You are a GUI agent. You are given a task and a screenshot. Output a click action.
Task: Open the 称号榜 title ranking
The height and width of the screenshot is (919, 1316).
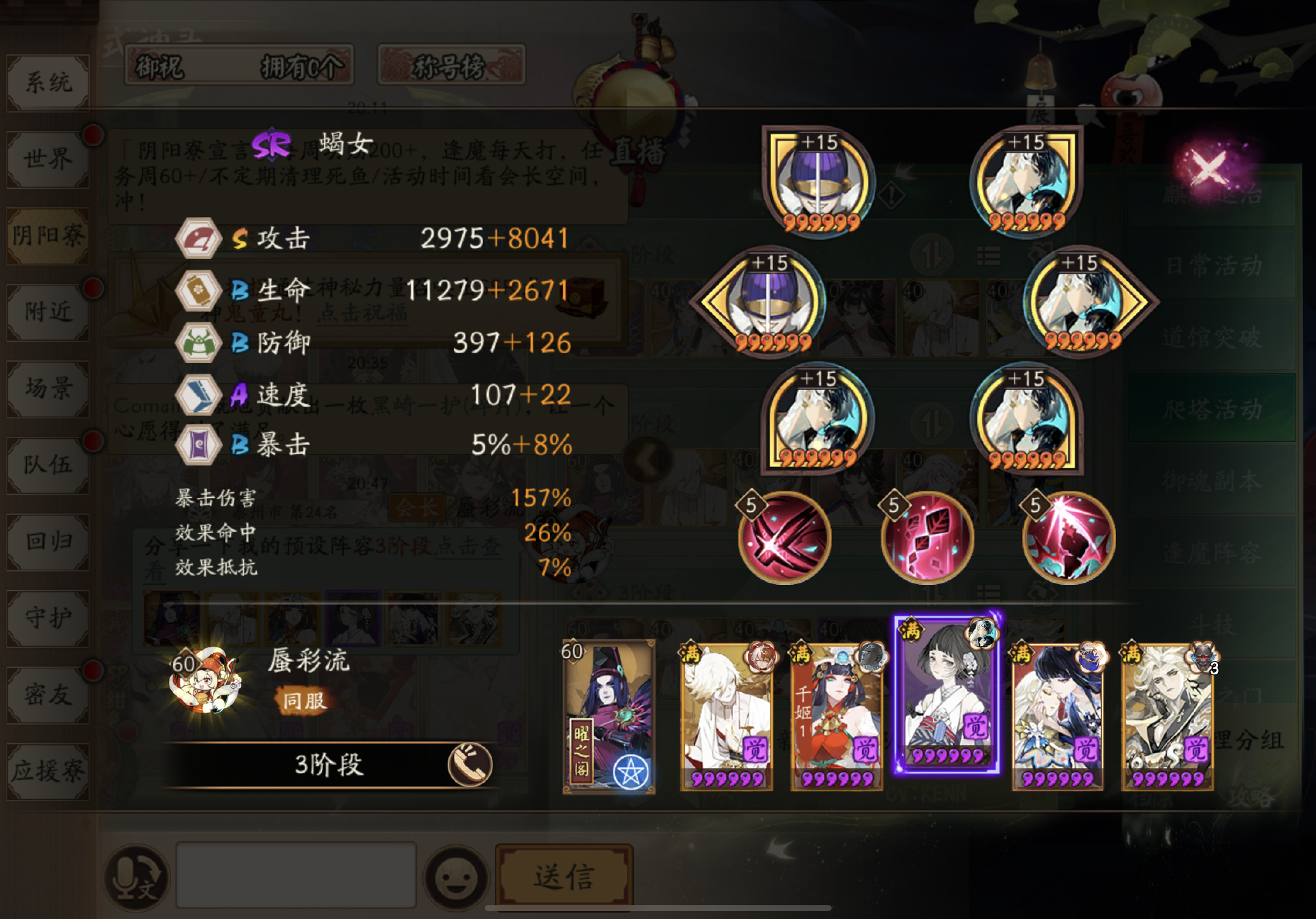tap(451, 66)
